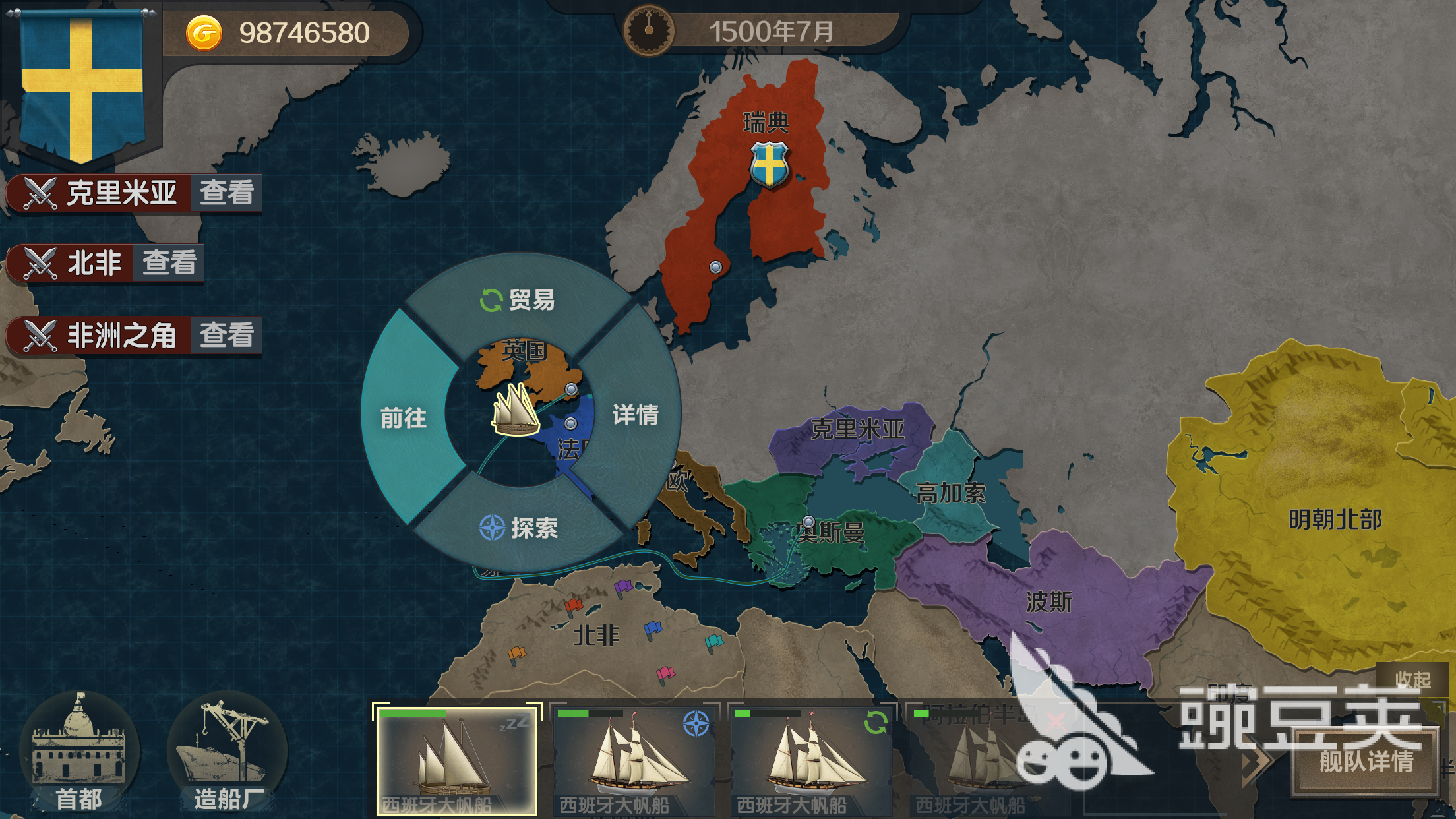Select the 贸易 trade icon on radial menu
This screenshot has width=1456, height=819.
pyautogui.click(x=491, y=301)
